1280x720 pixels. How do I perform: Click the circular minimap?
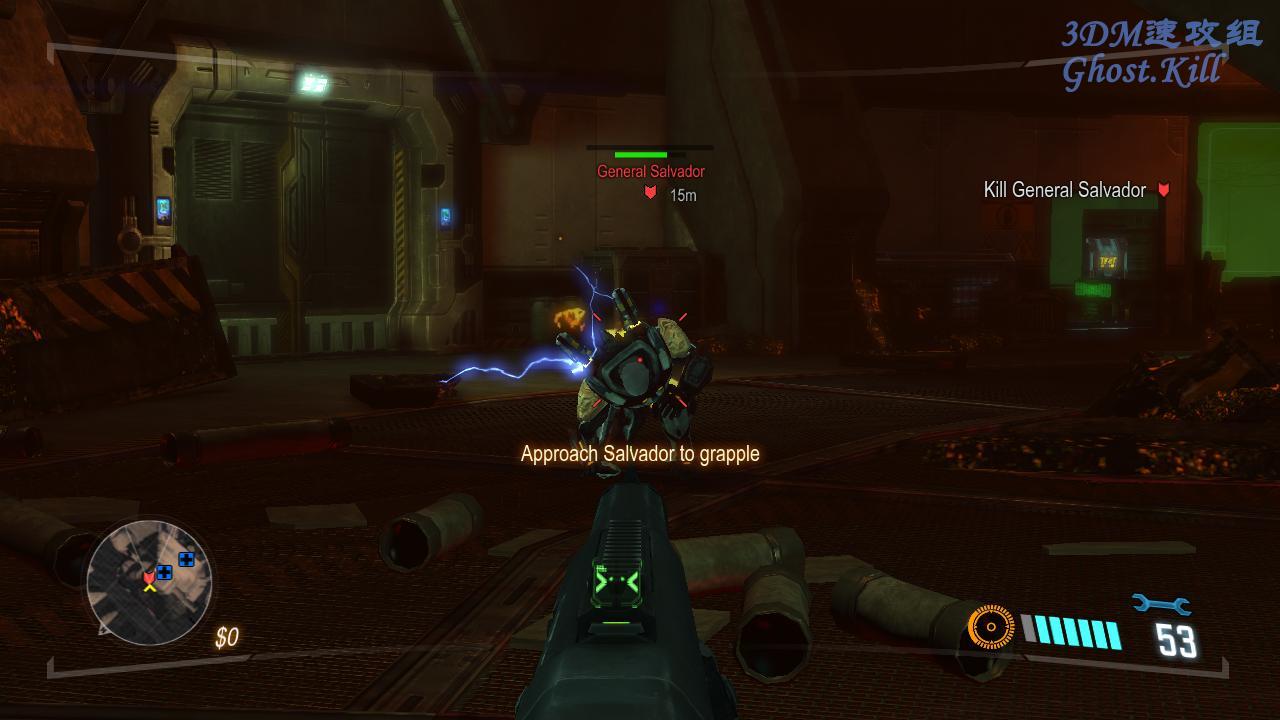click(x=149, y=581)
